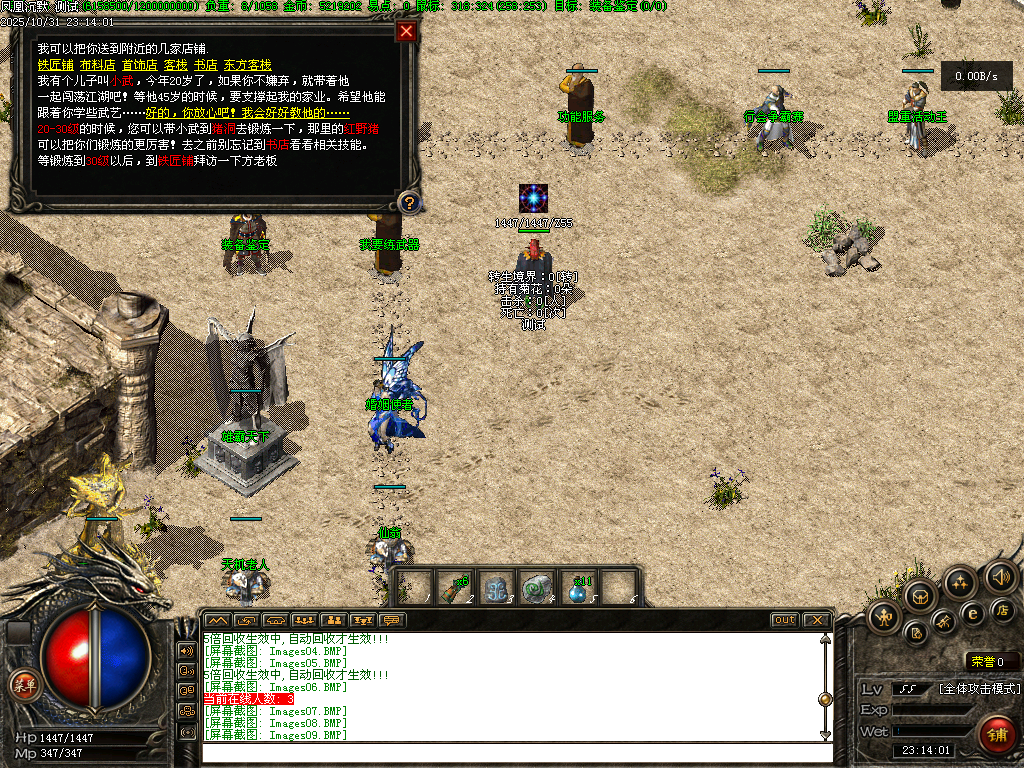Click the chat text input field
The height and width of the screenshot is (768, 1024).
(510, 751)
